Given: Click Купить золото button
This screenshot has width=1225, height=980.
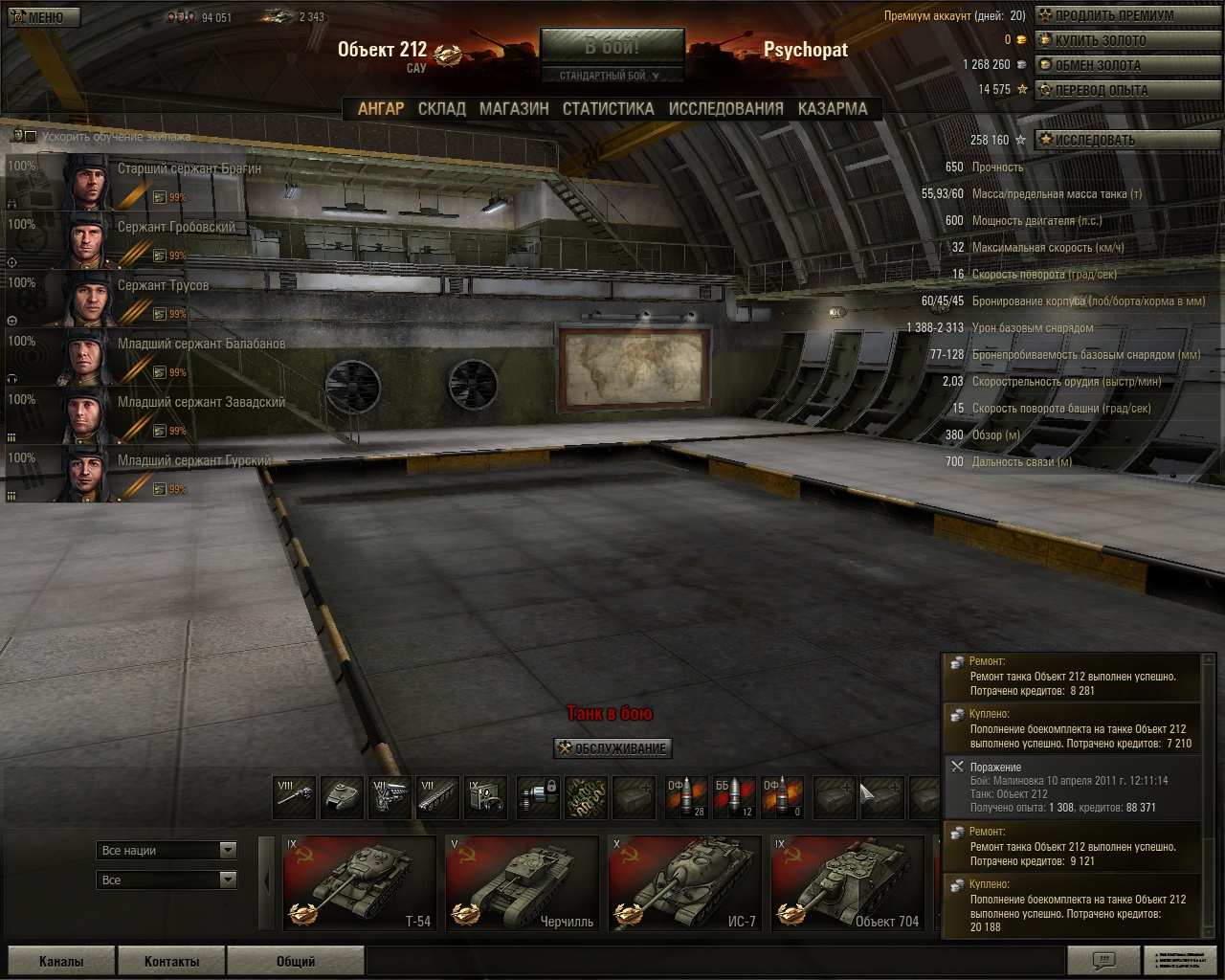Looking at the screenshot, I should click(x=1099, y=40).
